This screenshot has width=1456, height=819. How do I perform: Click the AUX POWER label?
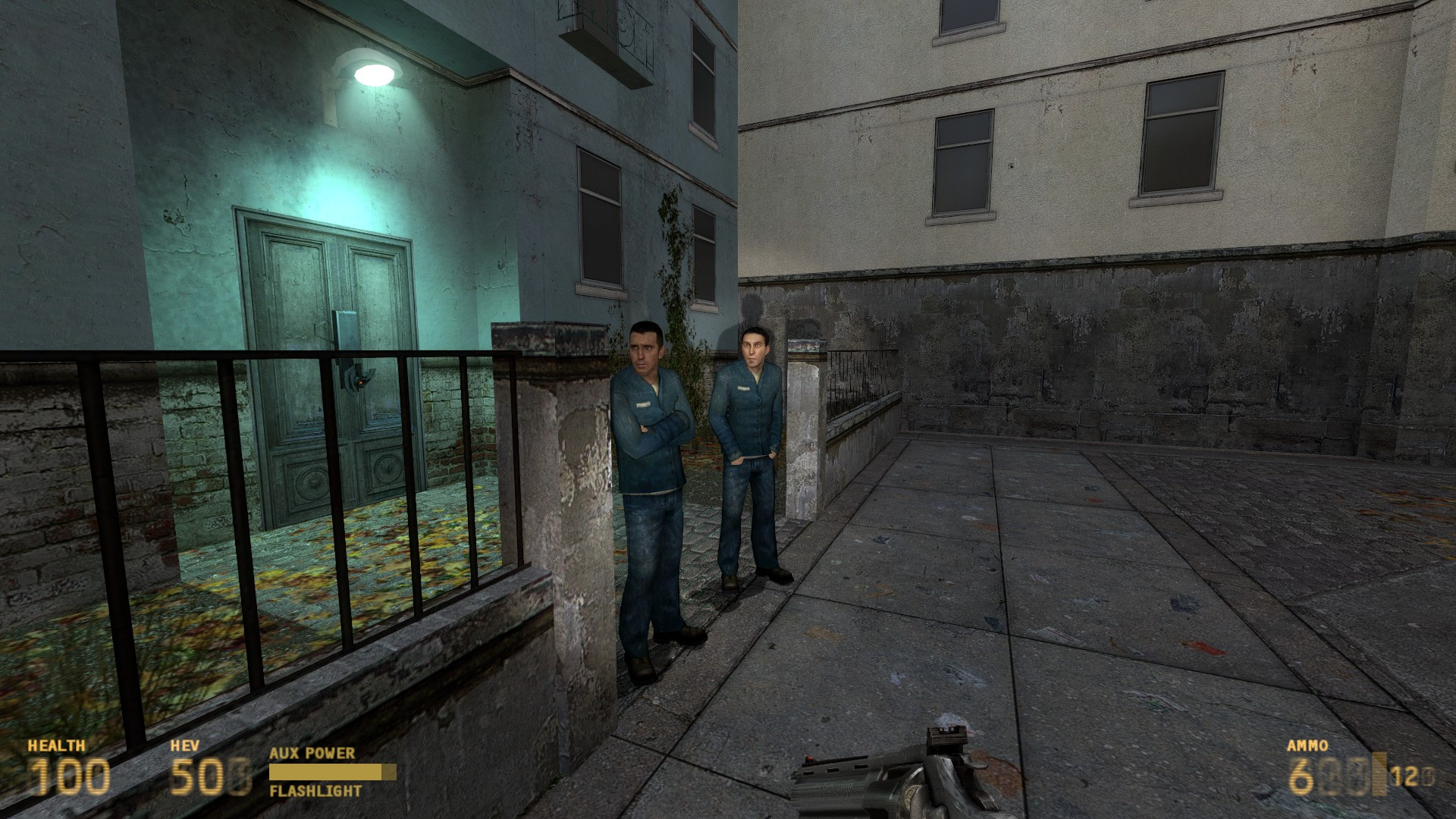[x=311, y=754]
